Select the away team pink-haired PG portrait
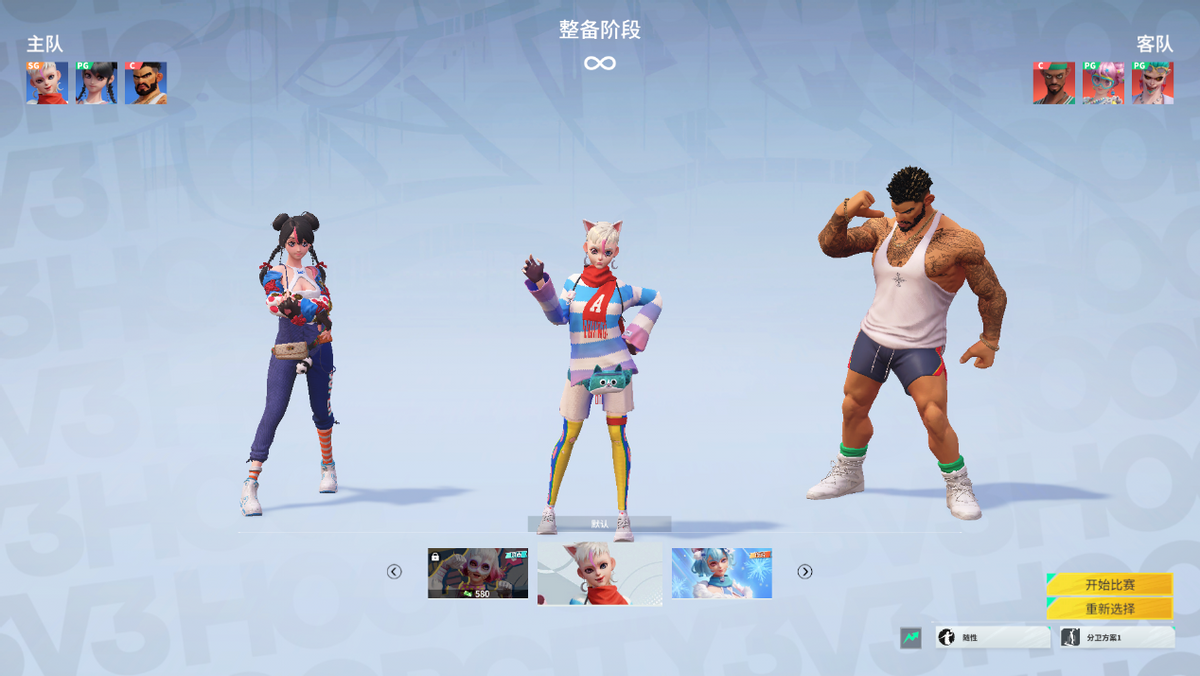1200x676 pixels. point(1103,83)
